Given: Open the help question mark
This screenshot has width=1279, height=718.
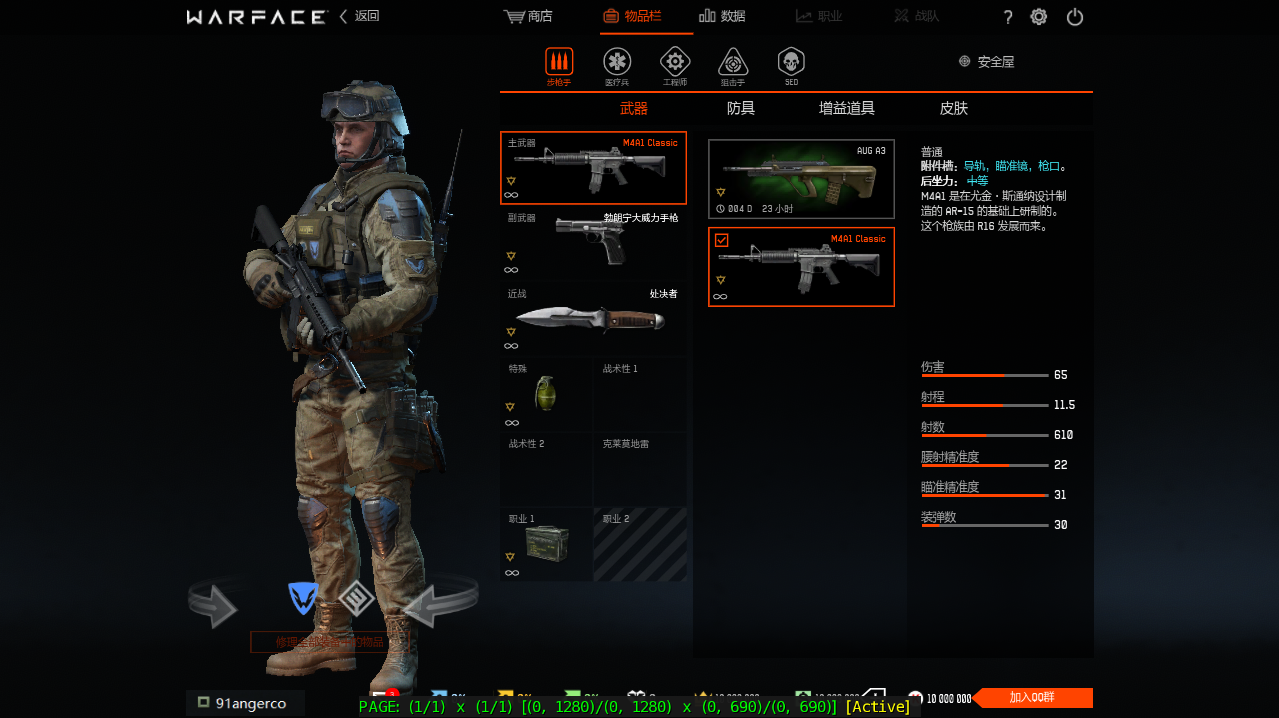Looking at the screenshot, I should coord(1008,17).
